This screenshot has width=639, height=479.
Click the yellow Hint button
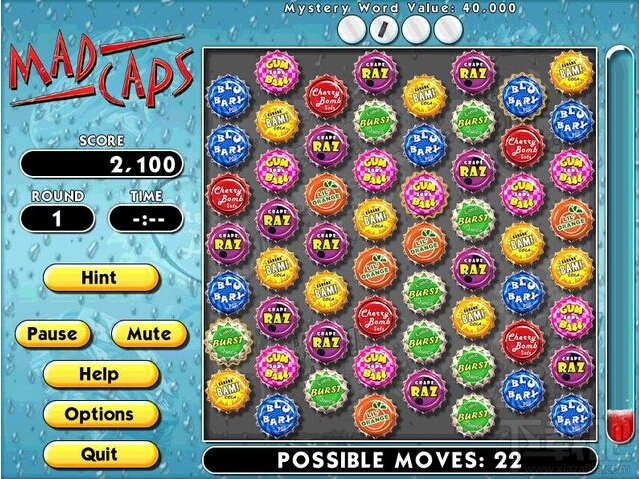[x=100, y=277]
